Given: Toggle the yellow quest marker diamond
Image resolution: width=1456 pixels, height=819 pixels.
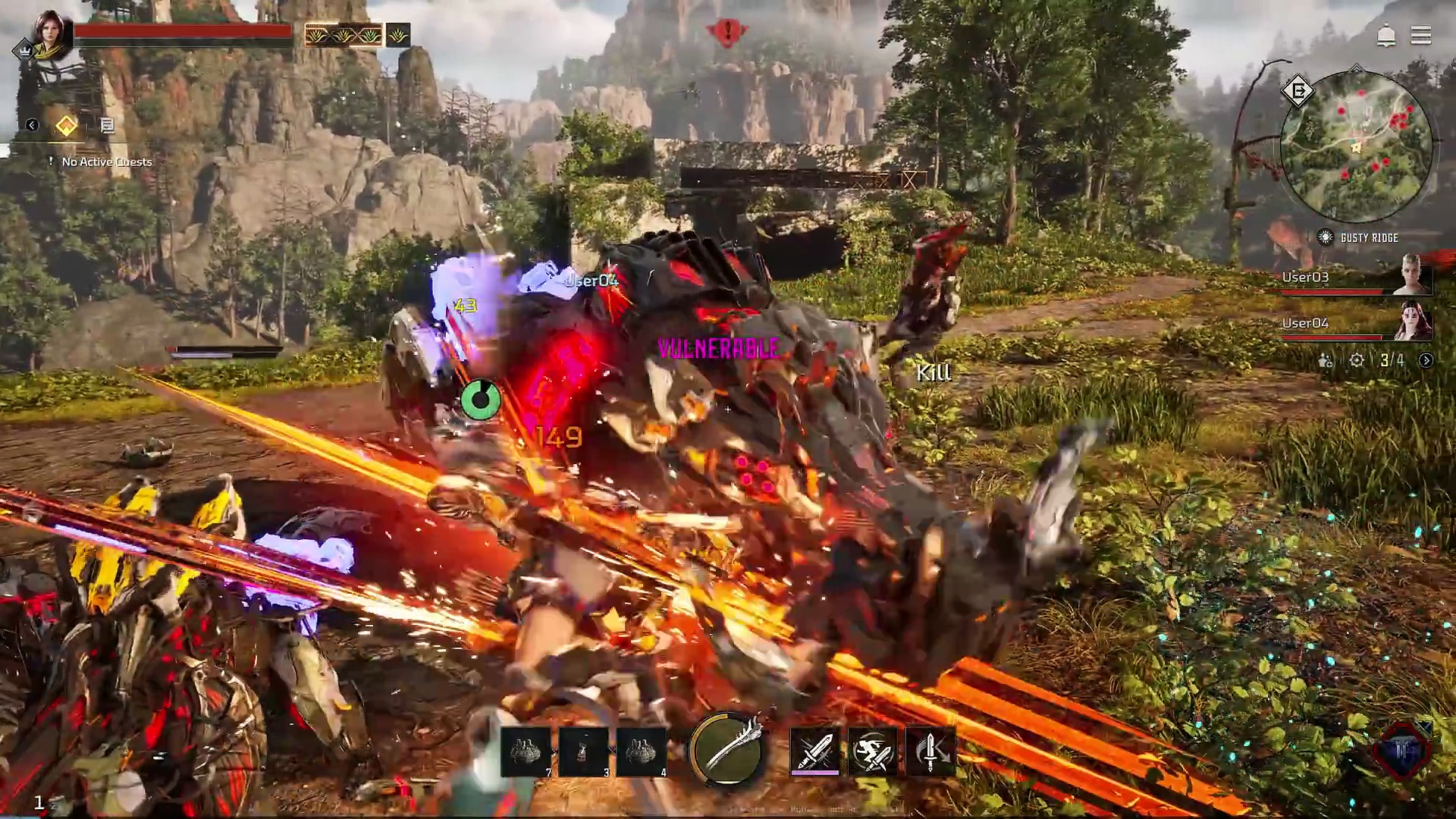Looking at the screenshot, I should [65, 125].
